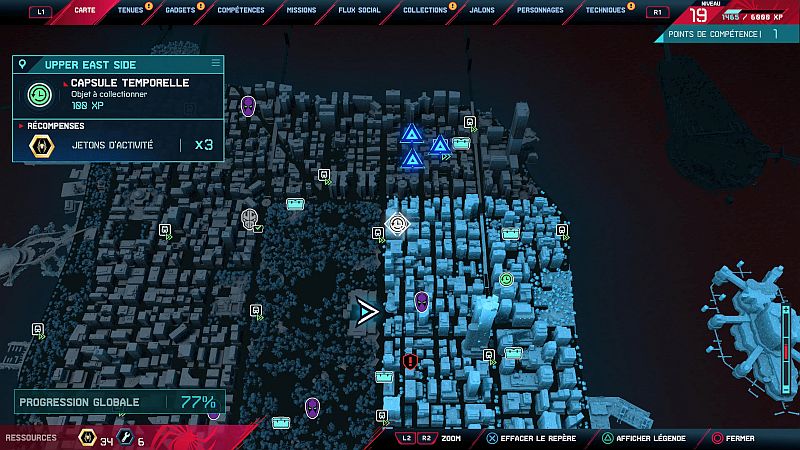This screenshot has width=800, height=450.
Task: Switch to the Collections tab
Action: 425,10
